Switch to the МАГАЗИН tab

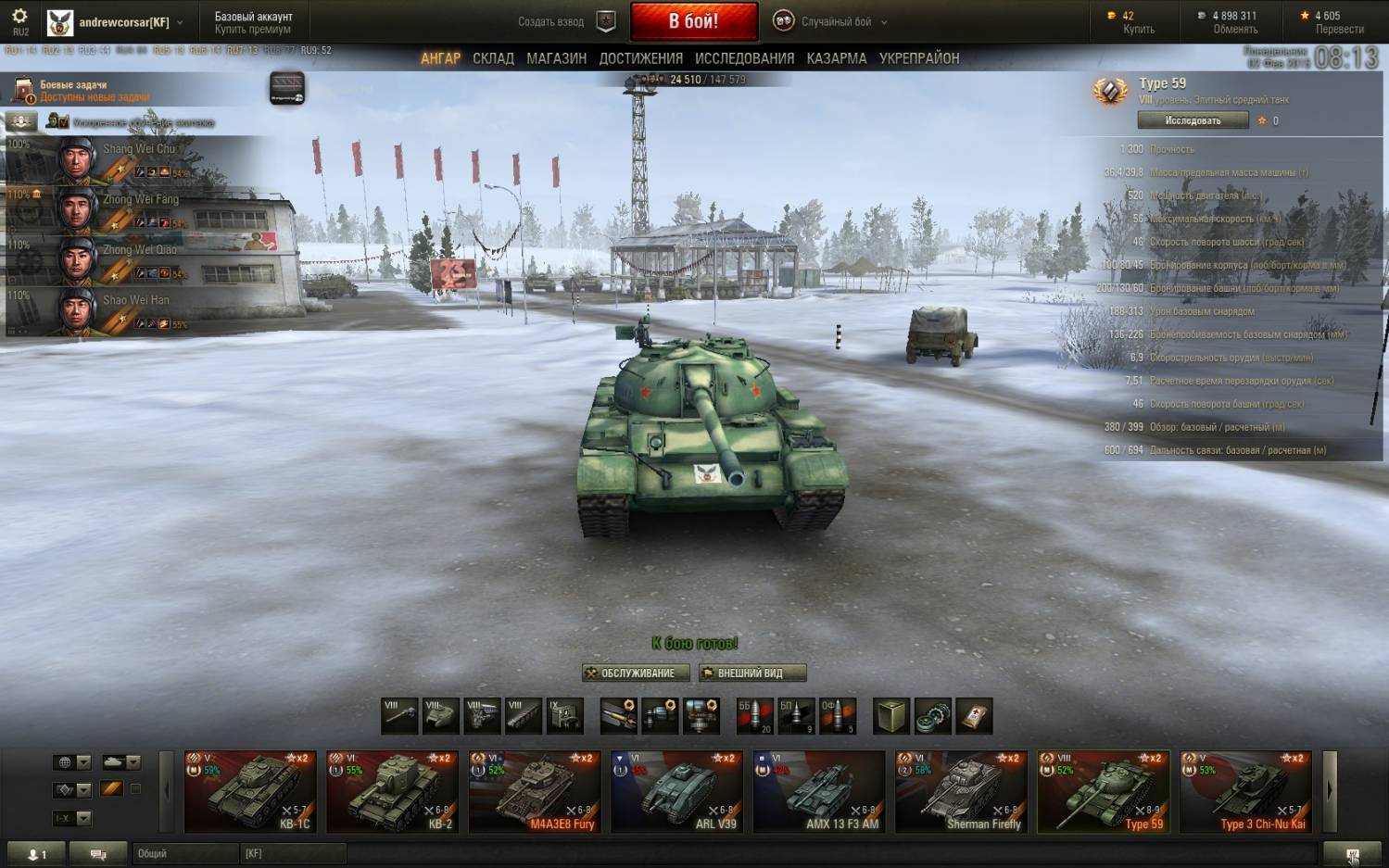click(556, 58)
